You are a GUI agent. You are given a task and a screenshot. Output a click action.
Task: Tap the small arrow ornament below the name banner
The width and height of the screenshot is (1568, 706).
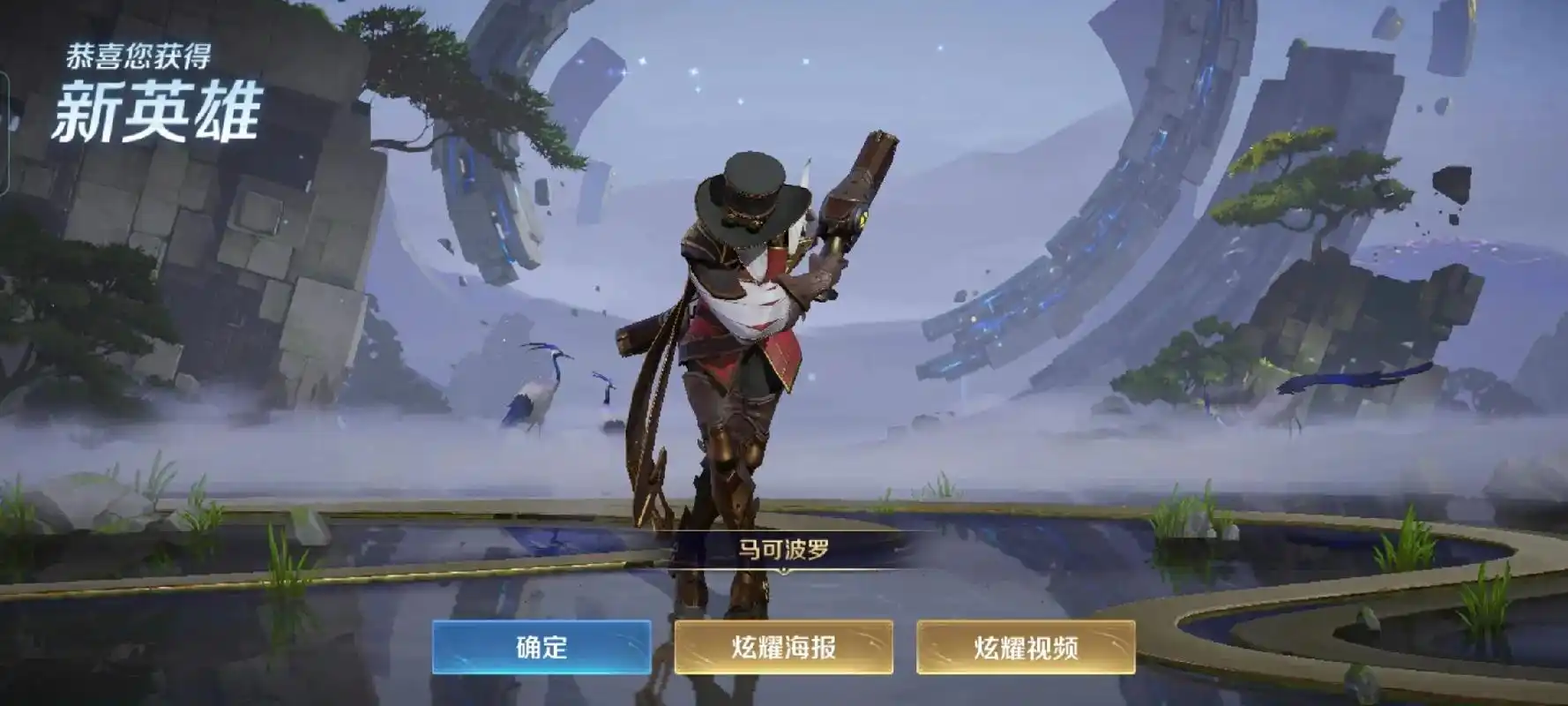tap(783, 571)
